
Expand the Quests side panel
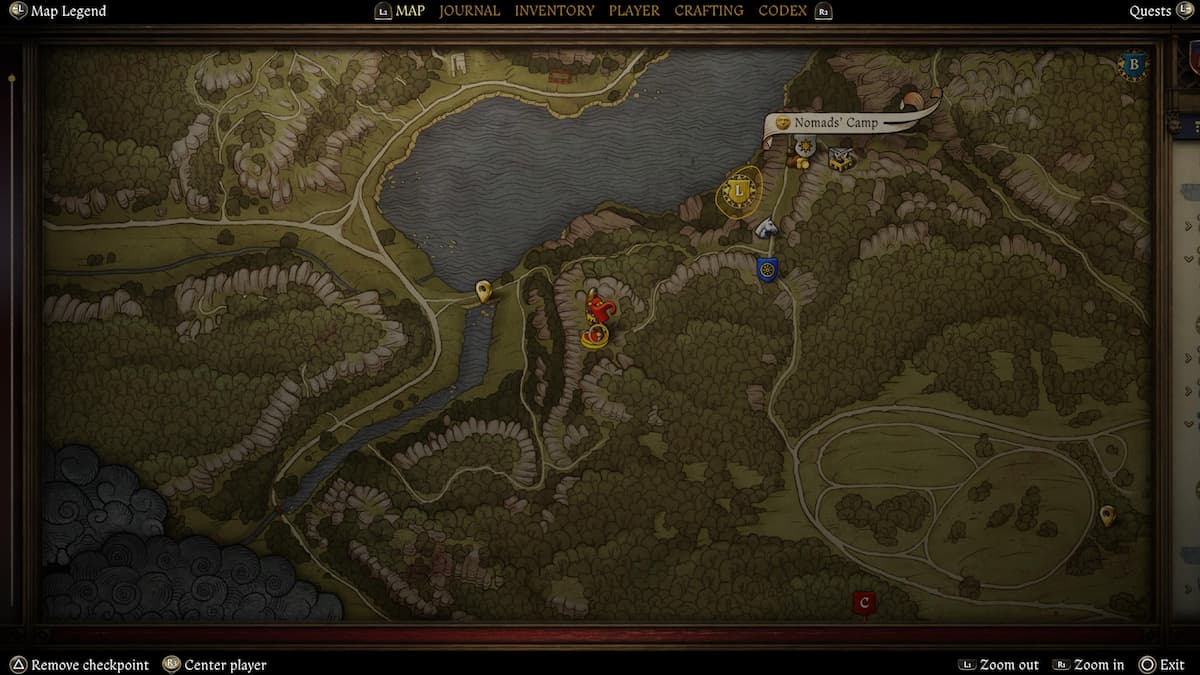pyautogui.click(x=1150, y=11)
